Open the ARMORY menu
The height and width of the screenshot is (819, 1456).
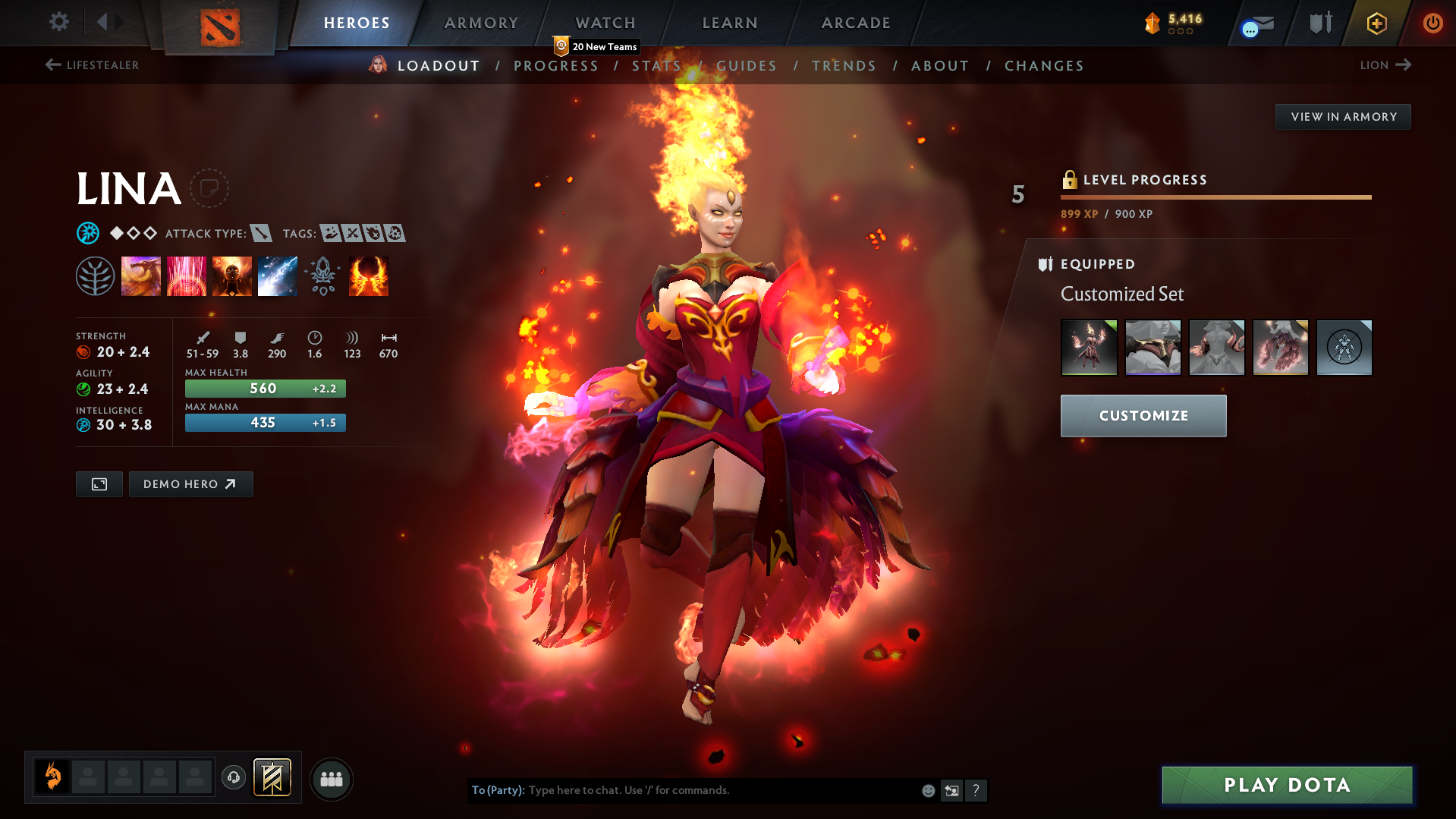click(481, 23)
